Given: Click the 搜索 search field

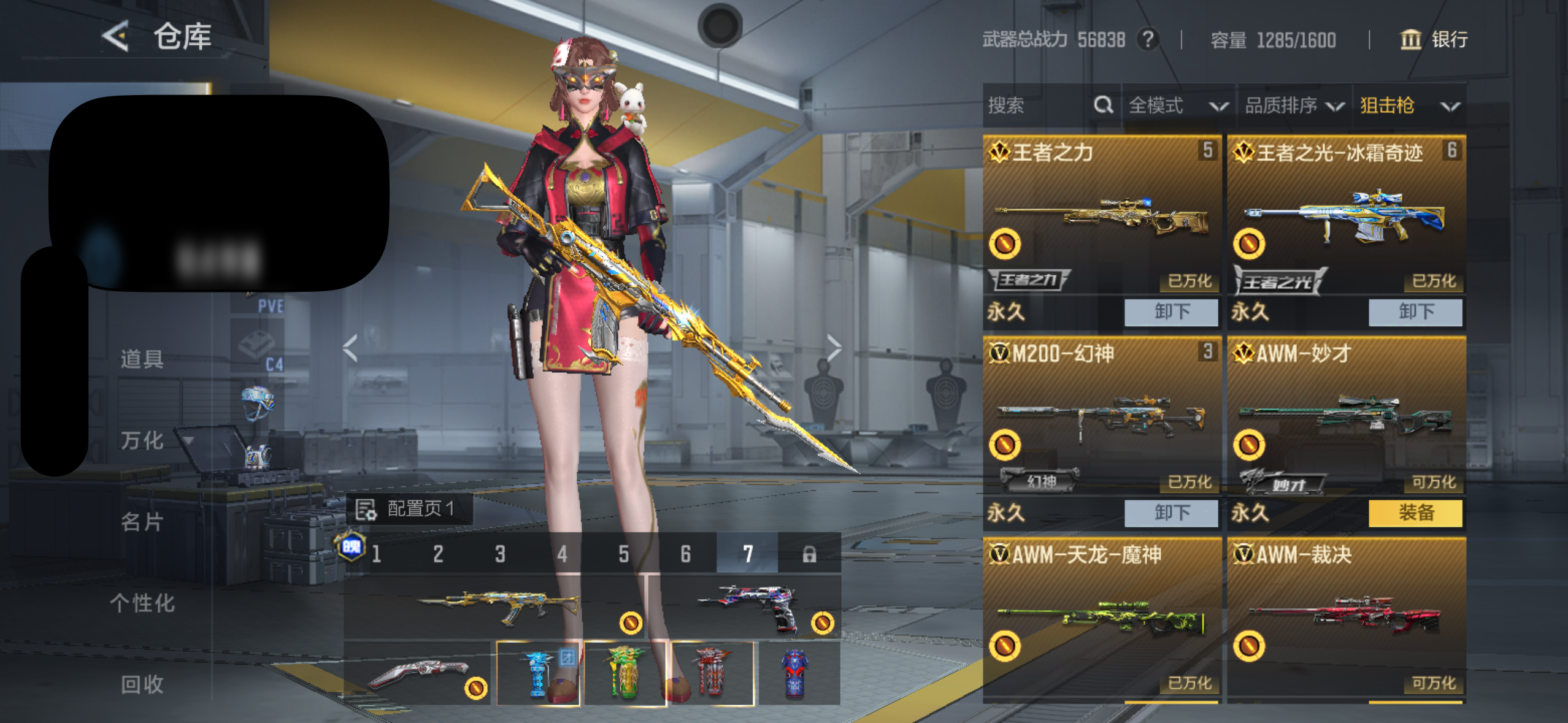Looking at the screenshot, I should (1038, 105).
